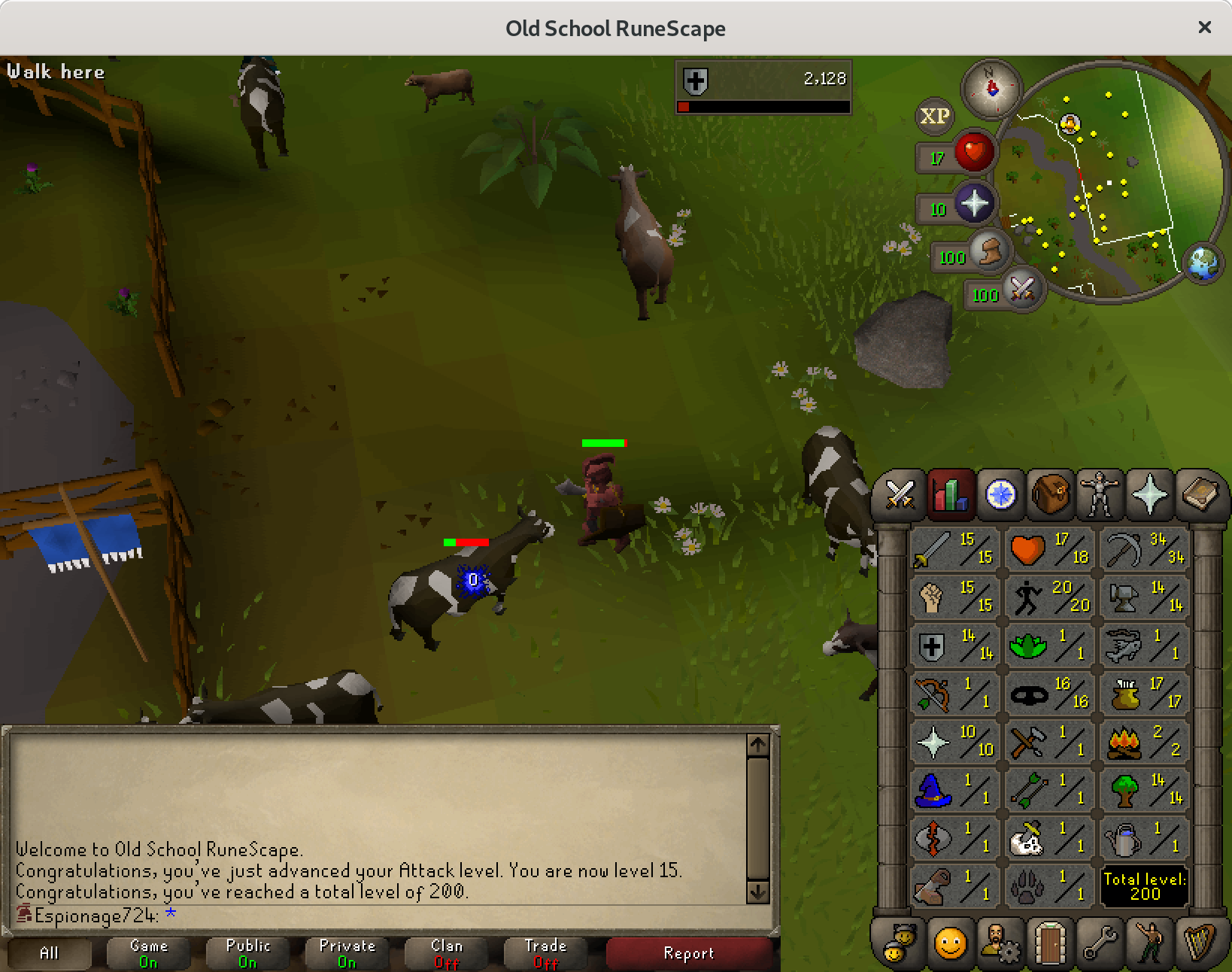1232x972 pixels.
Task: Open the Magic spellbook tab
Action: [1199, 494]
